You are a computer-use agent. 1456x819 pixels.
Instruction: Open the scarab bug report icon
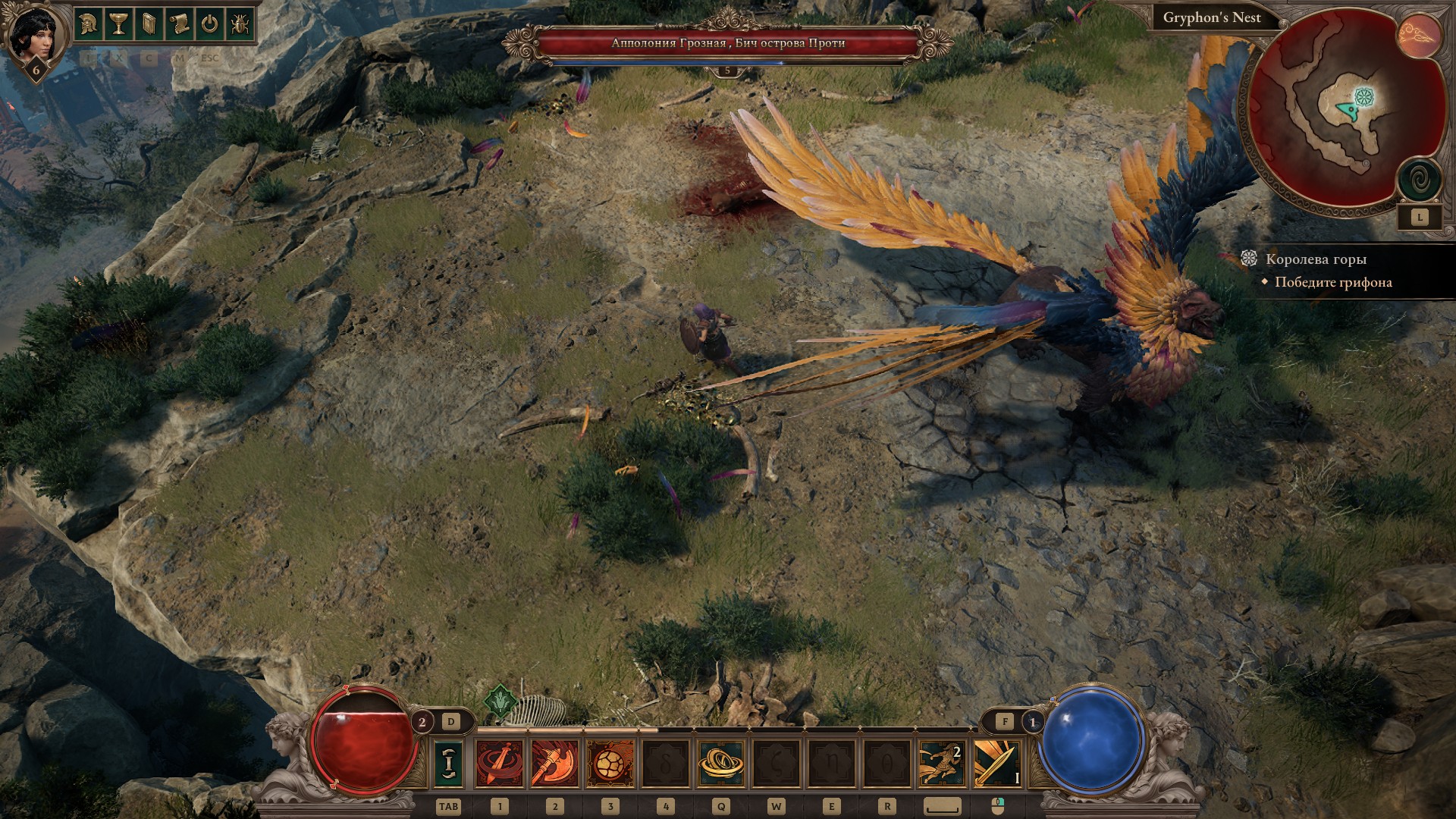tap(239, 24)
